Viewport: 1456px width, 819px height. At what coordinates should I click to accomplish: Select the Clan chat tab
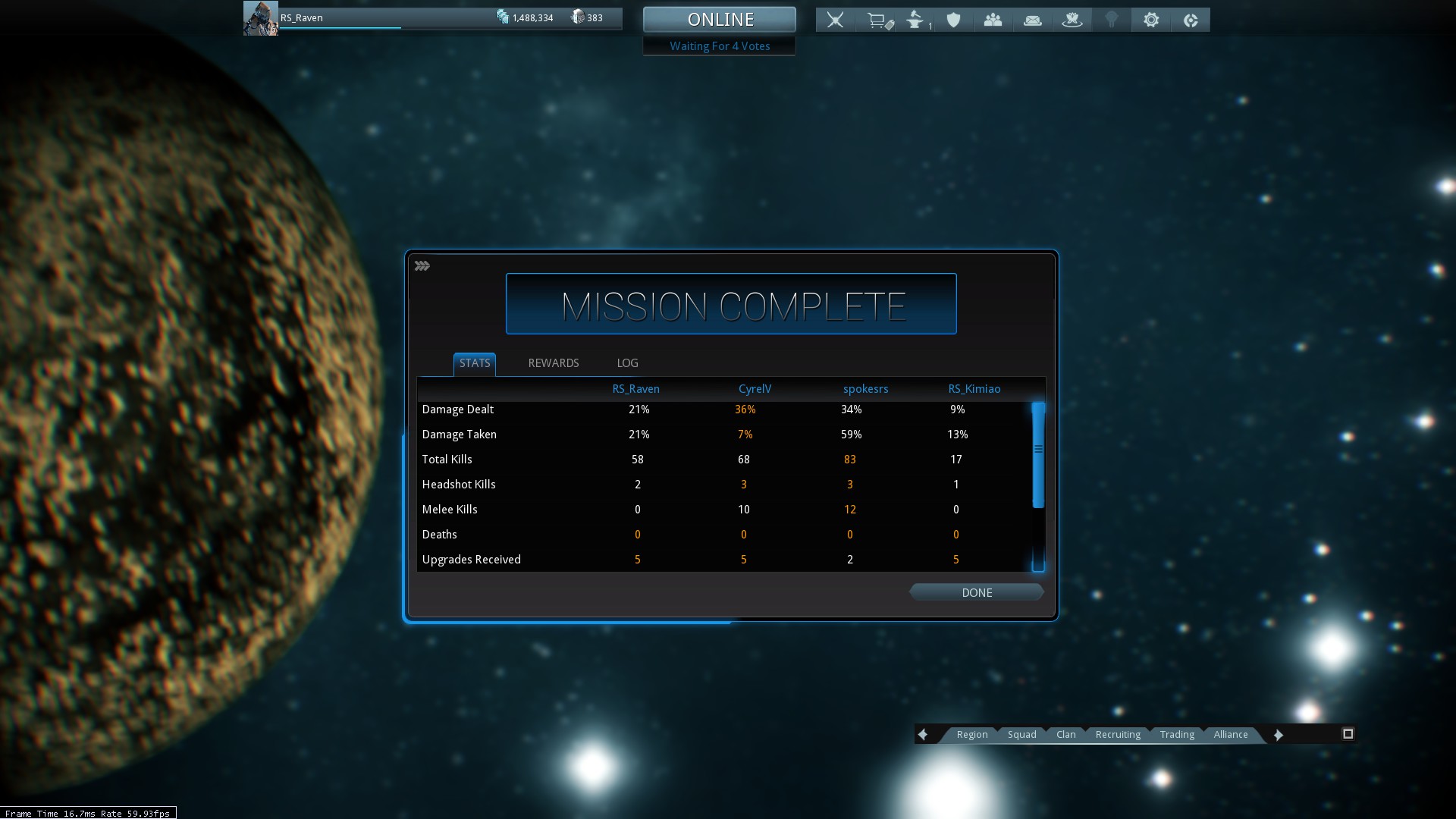click(1065, 734)
